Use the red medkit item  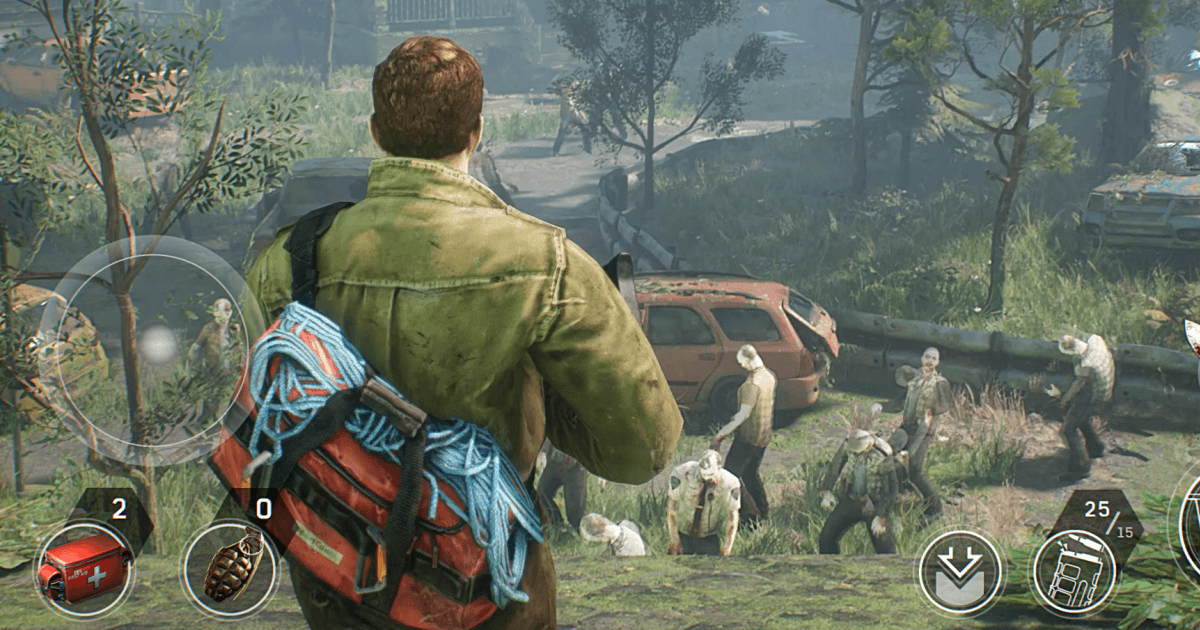tap(84, 569)
